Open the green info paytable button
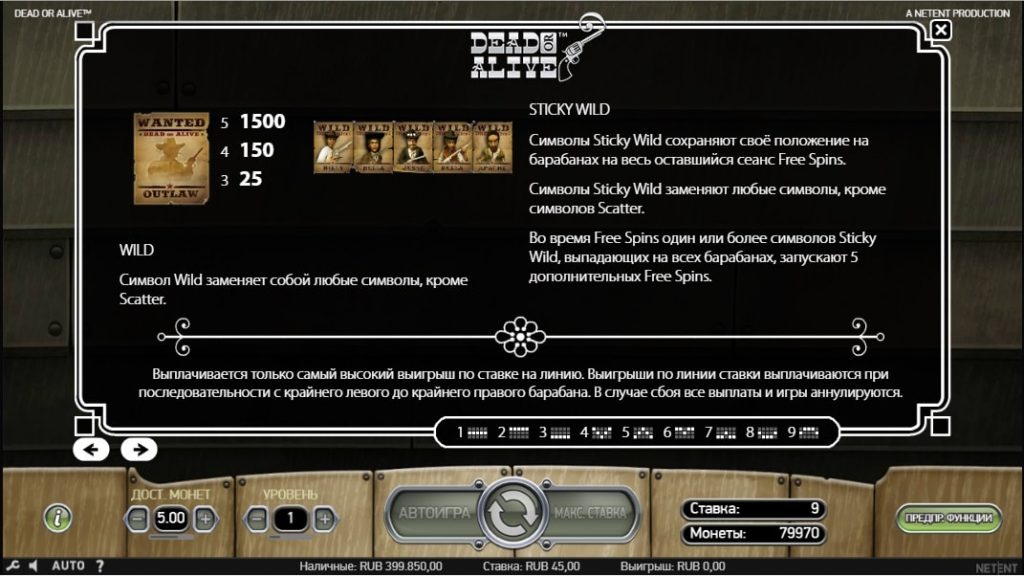1024x576 pixels. tap(59, 517)
